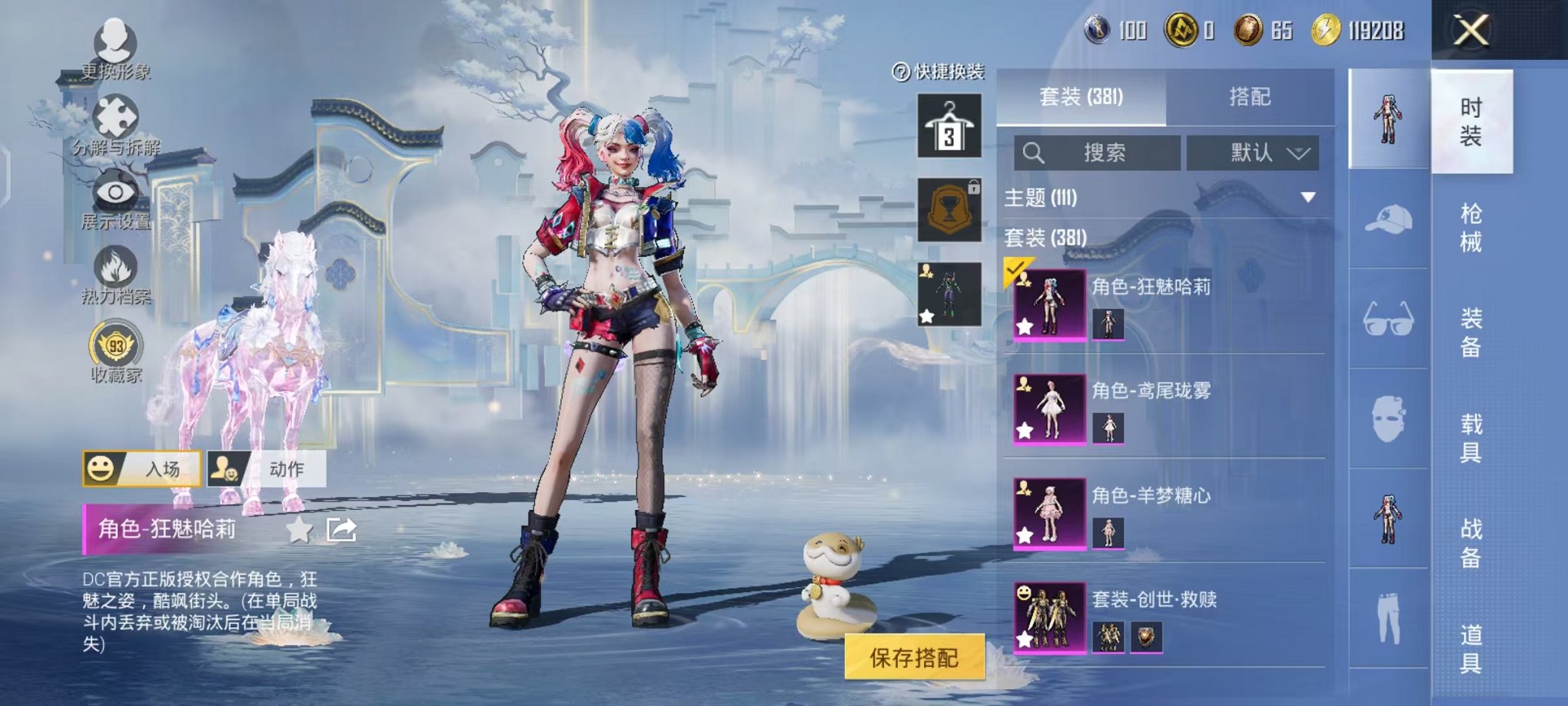Close the wardrobe screen with X
Image resolution: width=1568 pixels, height=706 pixels.
pyautogui.click(x=1470, y=32)
